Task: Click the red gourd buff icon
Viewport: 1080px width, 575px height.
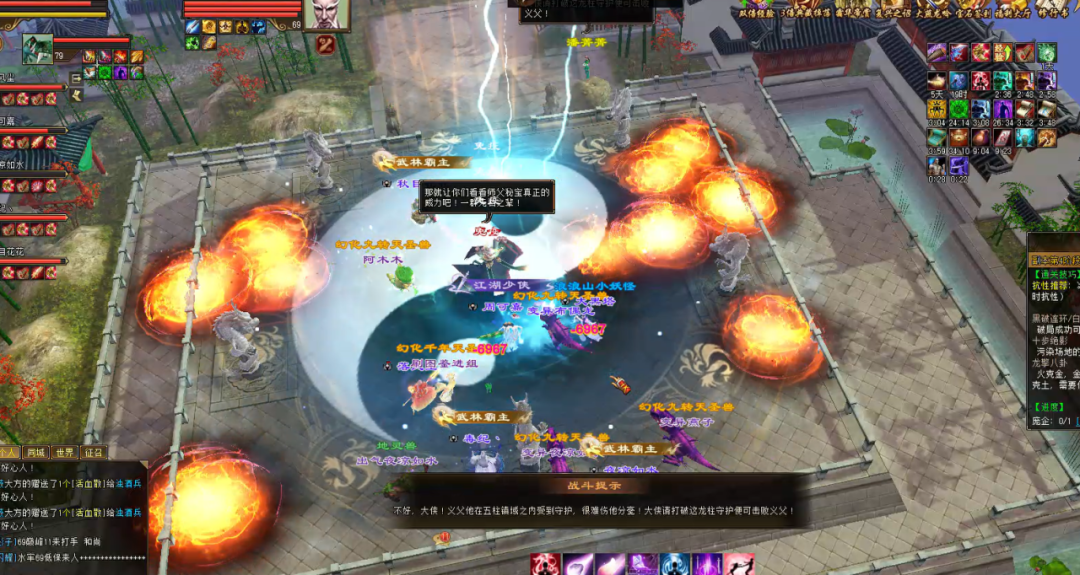Action: [x=980, y=138]
